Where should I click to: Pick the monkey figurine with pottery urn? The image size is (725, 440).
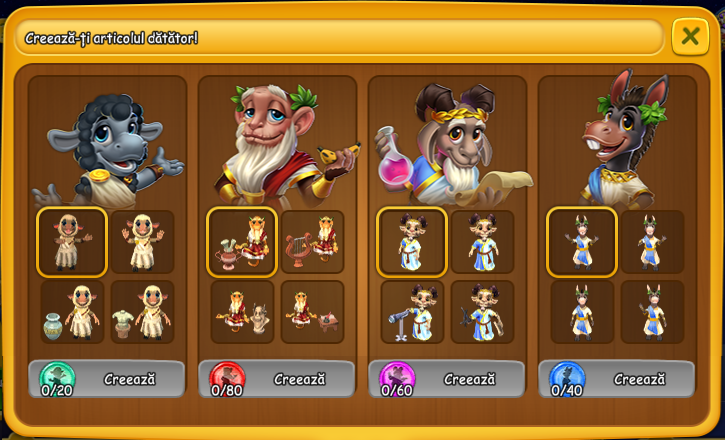[242, 242]
